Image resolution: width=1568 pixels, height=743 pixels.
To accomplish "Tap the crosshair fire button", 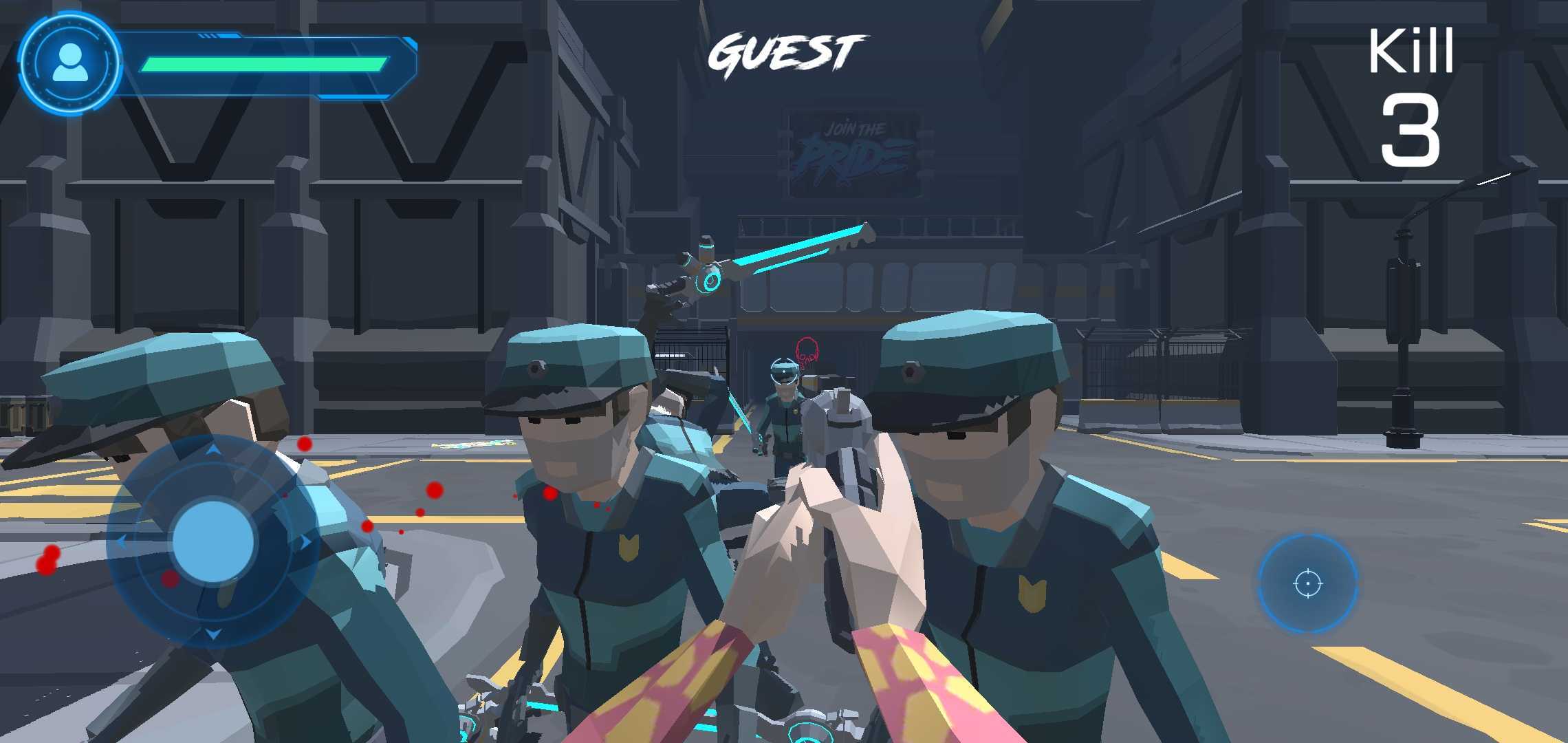I will click(1307, 583).
